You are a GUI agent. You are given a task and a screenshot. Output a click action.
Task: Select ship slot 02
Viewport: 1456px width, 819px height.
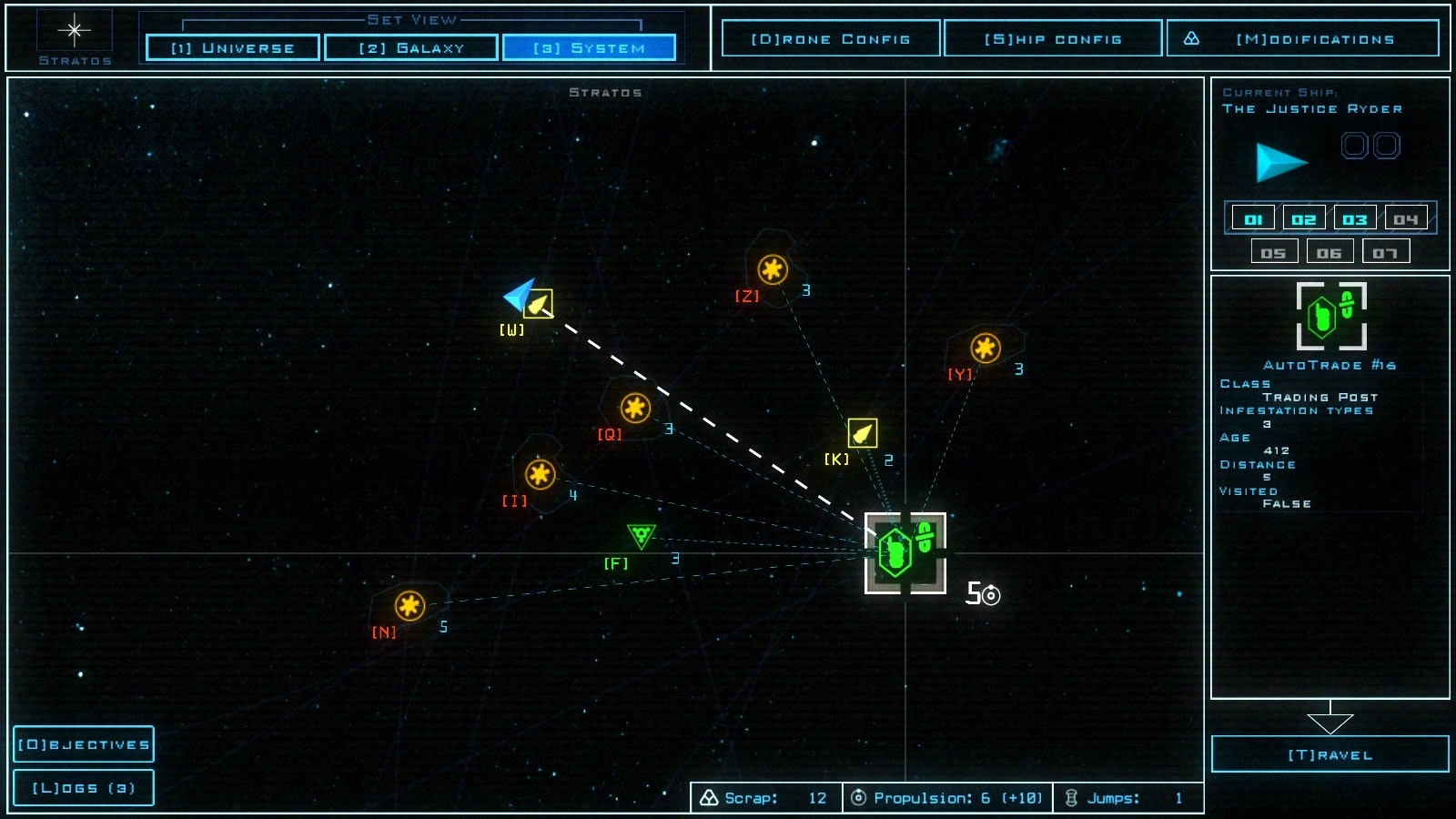click(x=1304, y=218)
